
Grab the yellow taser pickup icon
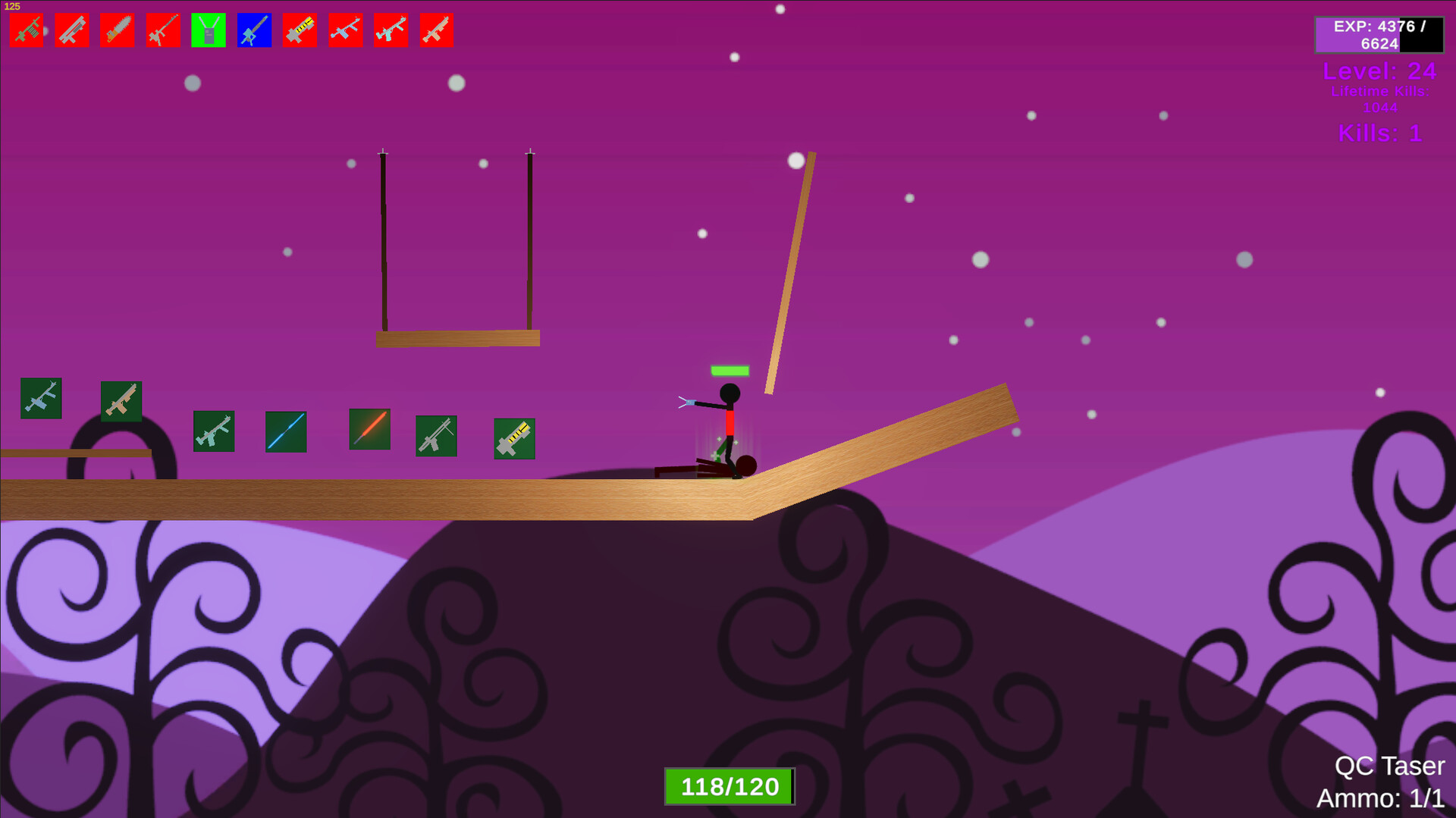[513, 438]
